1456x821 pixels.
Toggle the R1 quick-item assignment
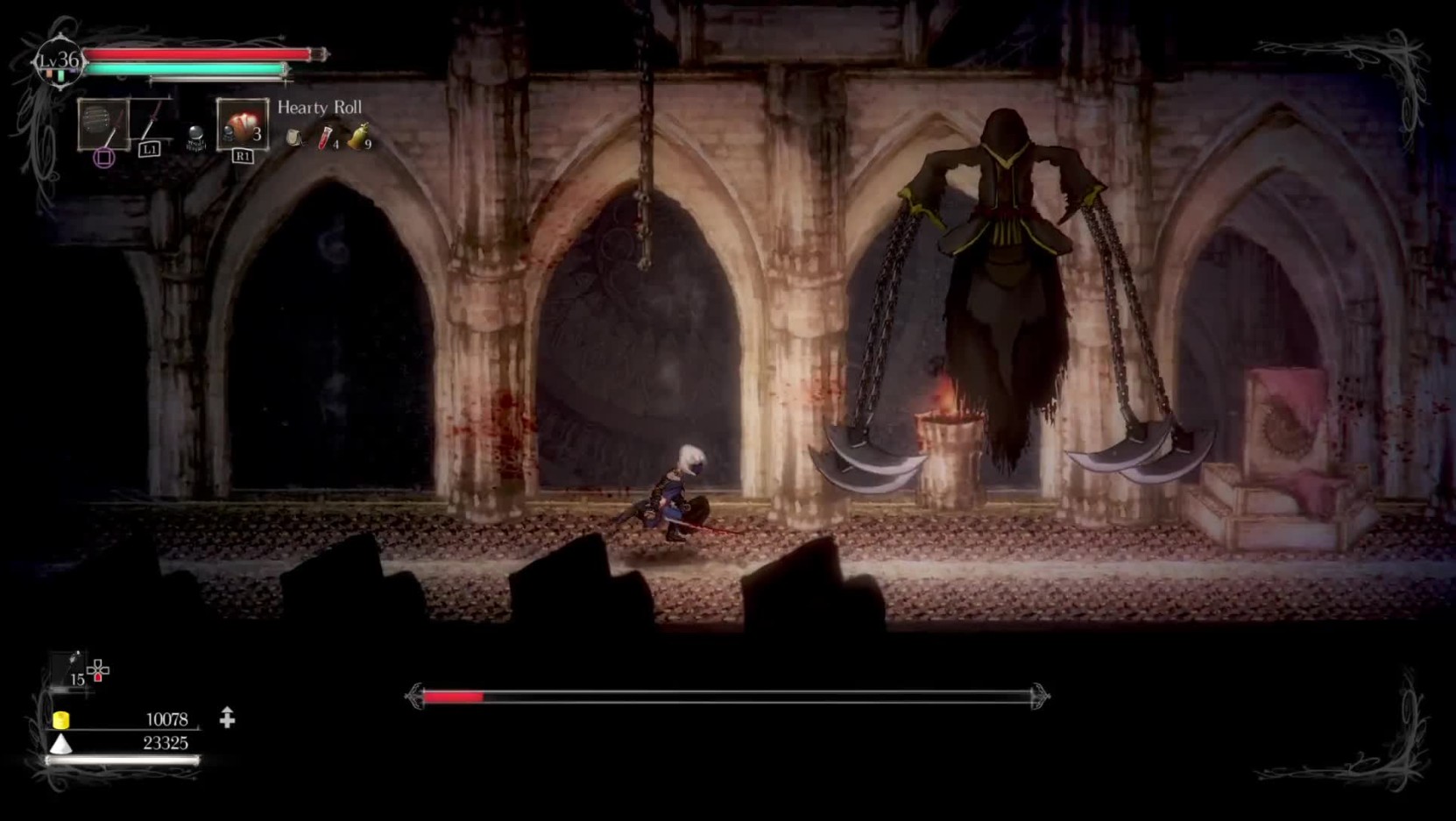tap(244, 156)
